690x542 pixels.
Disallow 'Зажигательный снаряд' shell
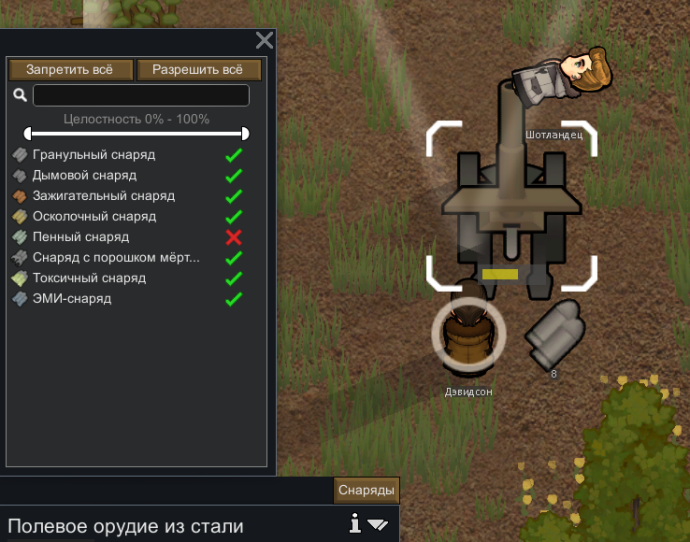(234, 196)
